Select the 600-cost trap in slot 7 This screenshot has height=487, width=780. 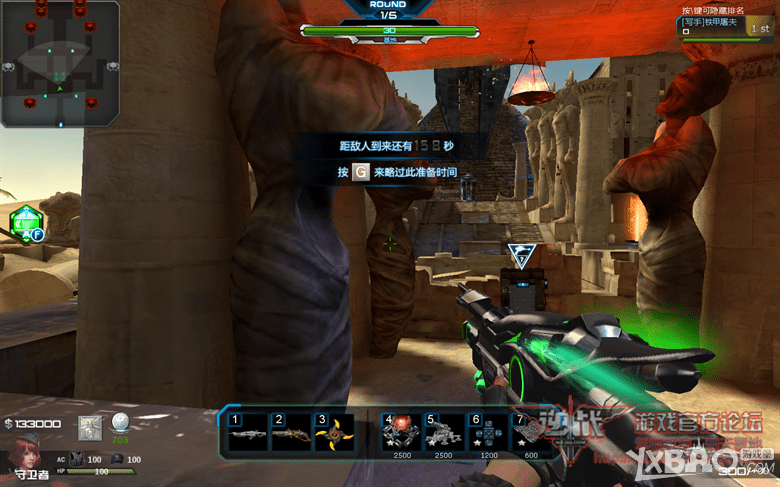(x=528, y=432)
